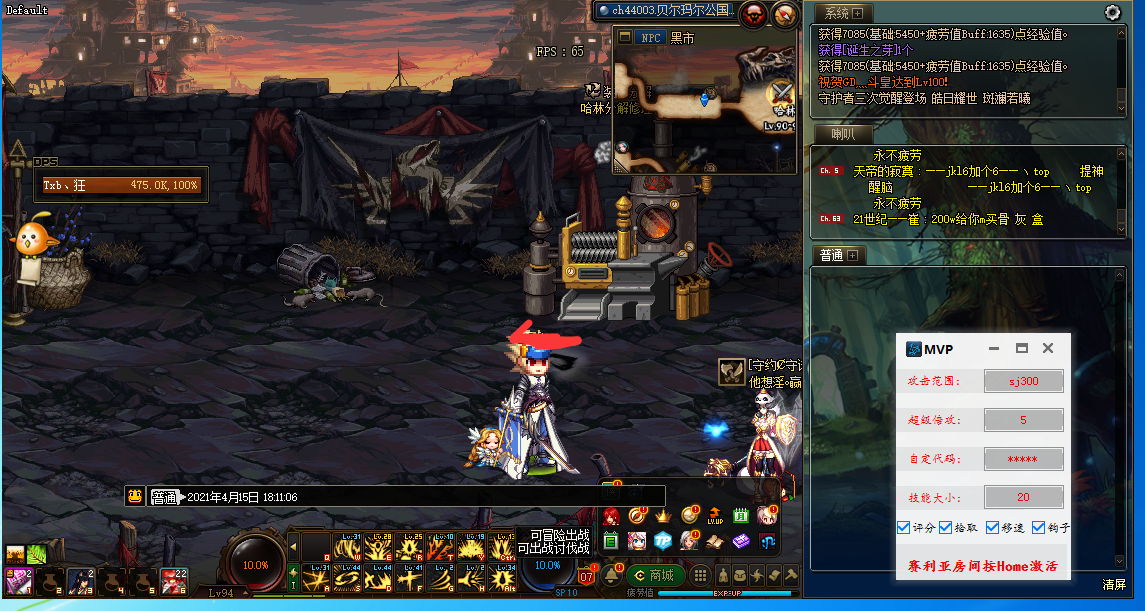Minimize the MVP window

[x=995, y=348]
